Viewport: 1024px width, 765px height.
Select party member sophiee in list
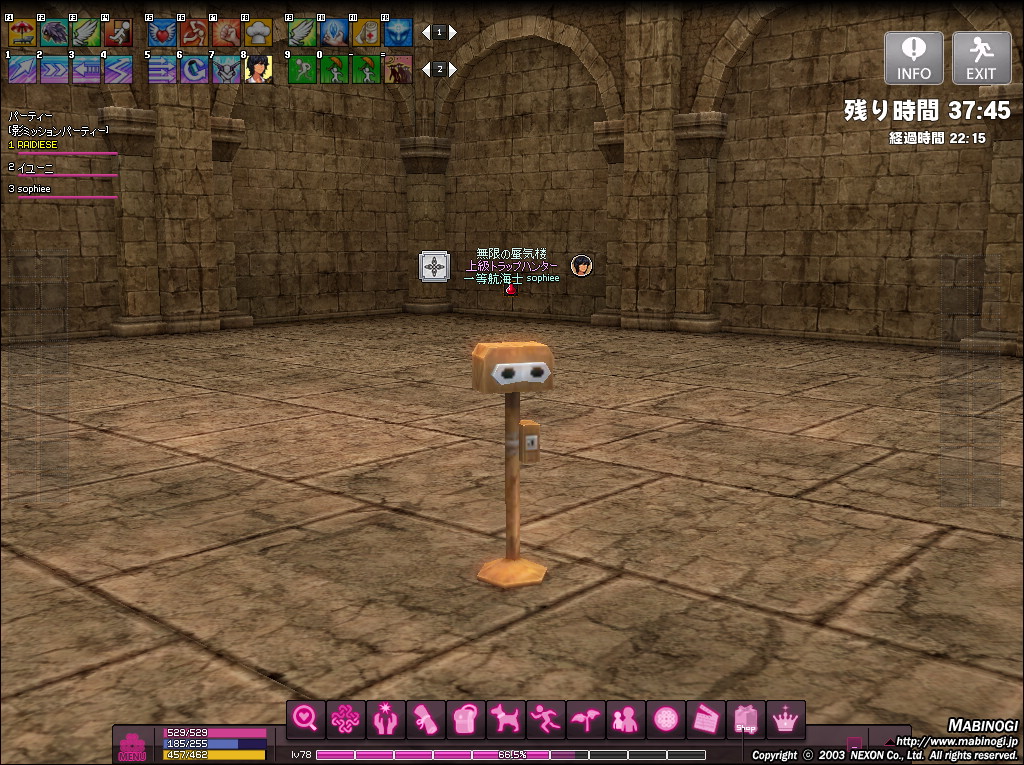(x=34, y=189)
